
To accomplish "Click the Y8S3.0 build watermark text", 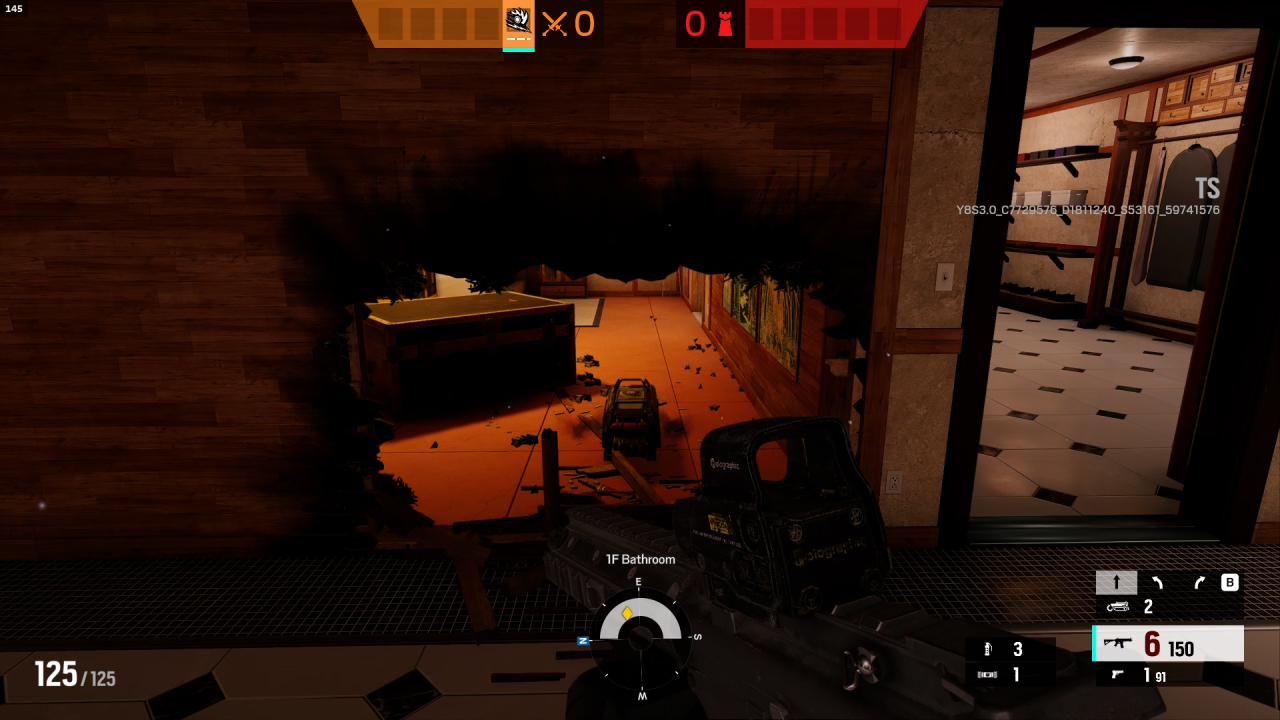I will click(x=1088, y=209).
